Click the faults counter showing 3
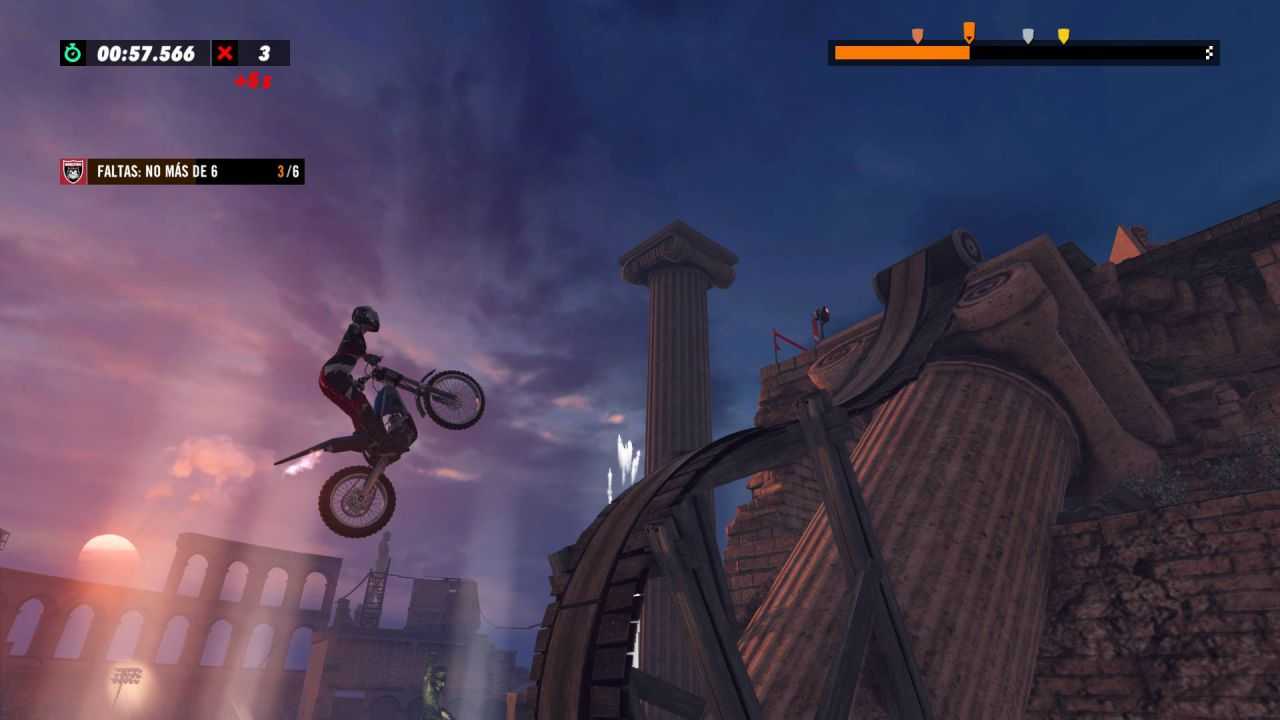Screen dimensions: 1280x720 point(265,54)
